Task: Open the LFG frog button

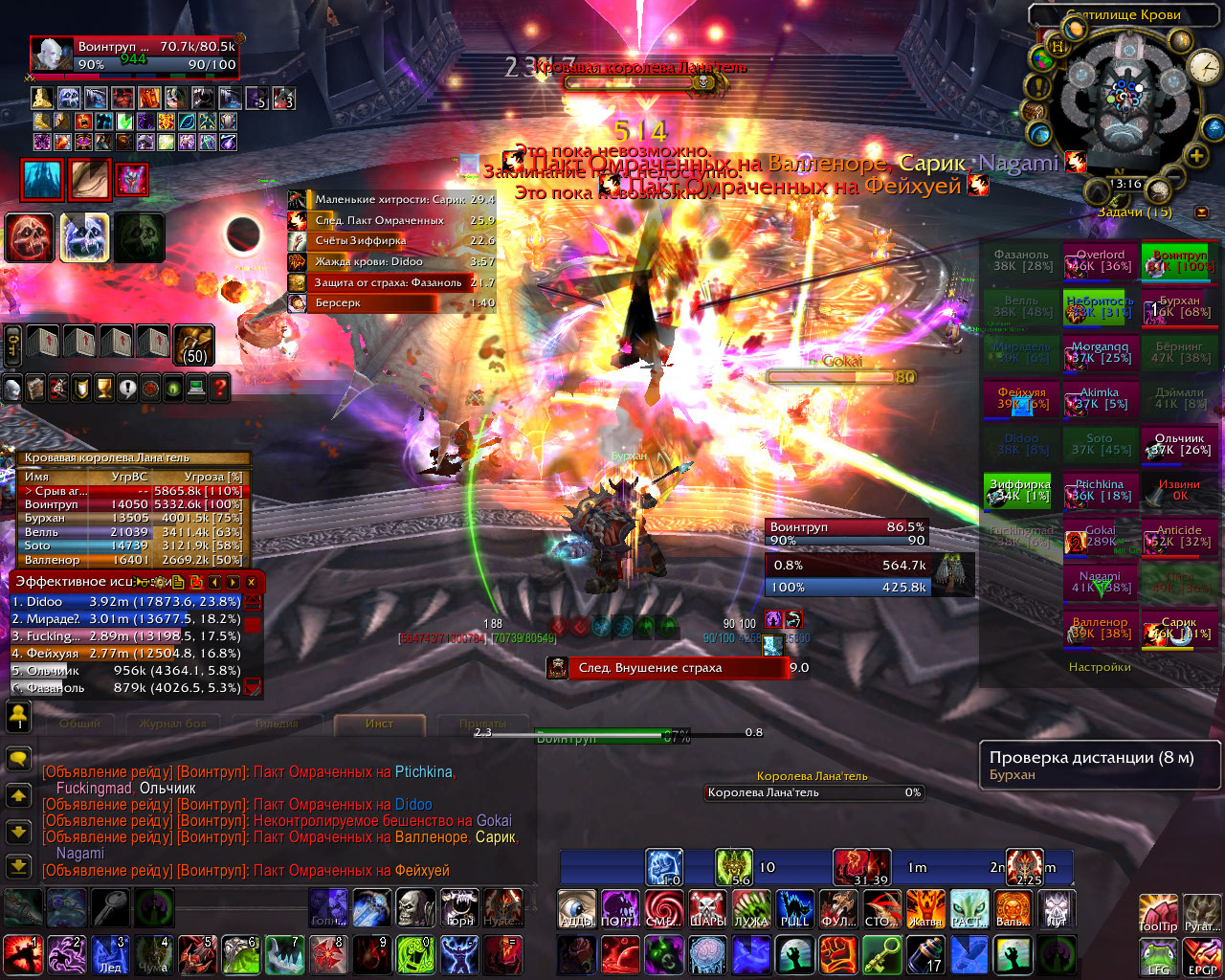Action: click(1158, 956)
